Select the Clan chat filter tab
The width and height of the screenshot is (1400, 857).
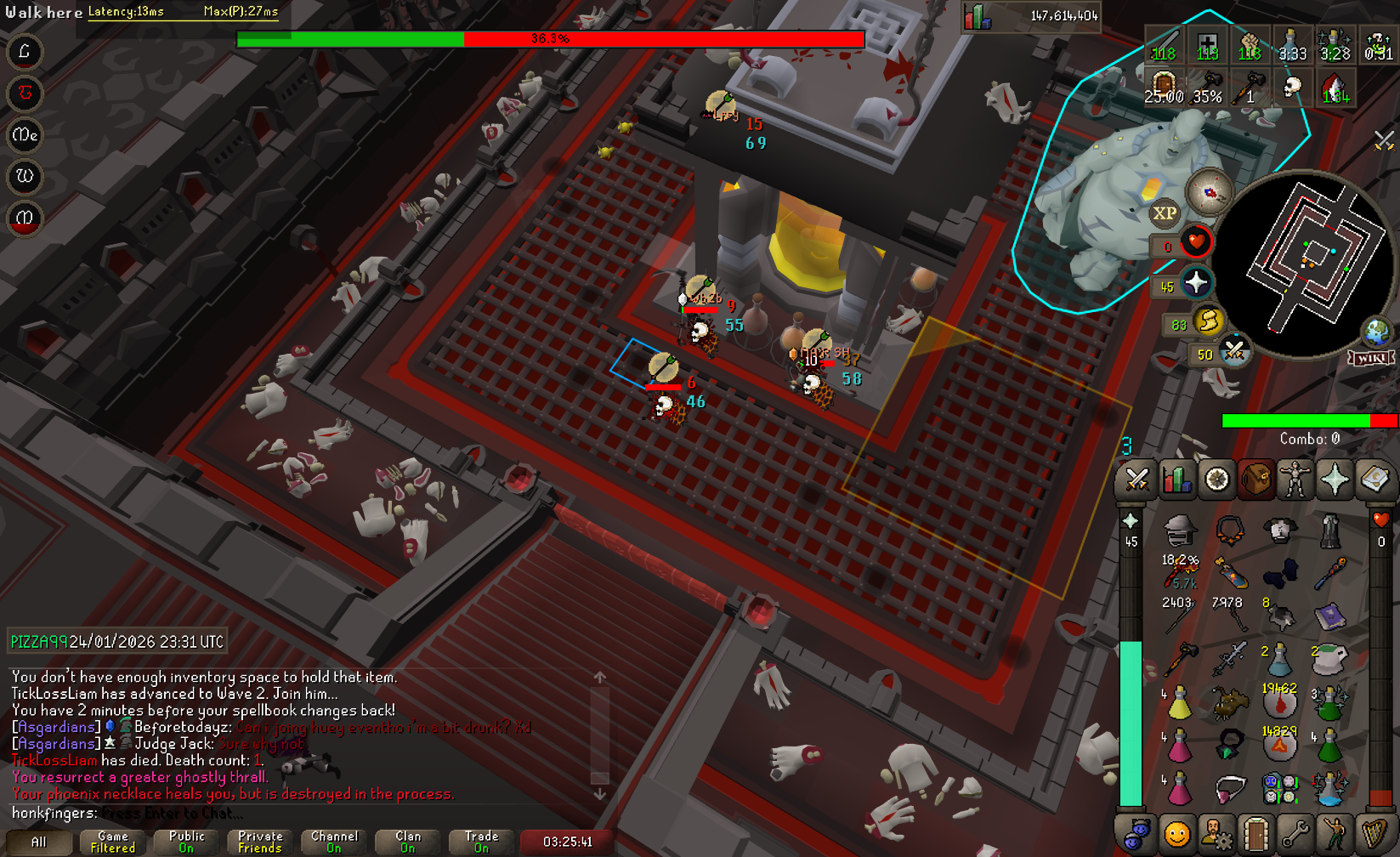pyautogui.click(x=407, y=842)
